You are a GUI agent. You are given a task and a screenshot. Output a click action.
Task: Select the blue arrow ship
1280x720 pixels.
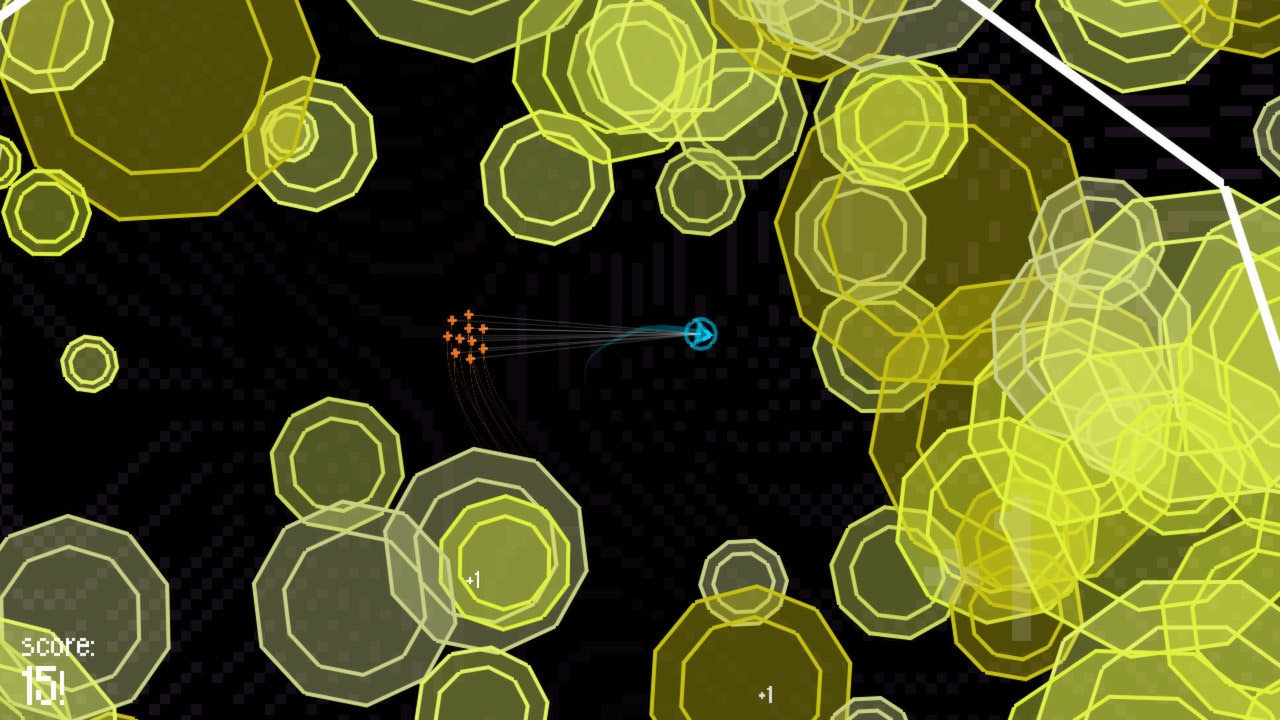[701, 333]
